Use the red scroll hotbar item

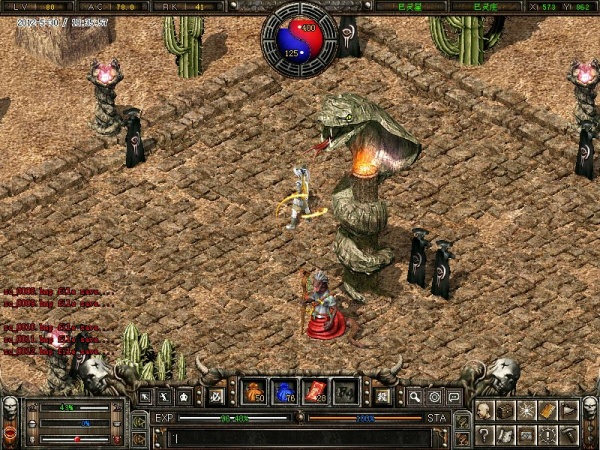point(315,392)
